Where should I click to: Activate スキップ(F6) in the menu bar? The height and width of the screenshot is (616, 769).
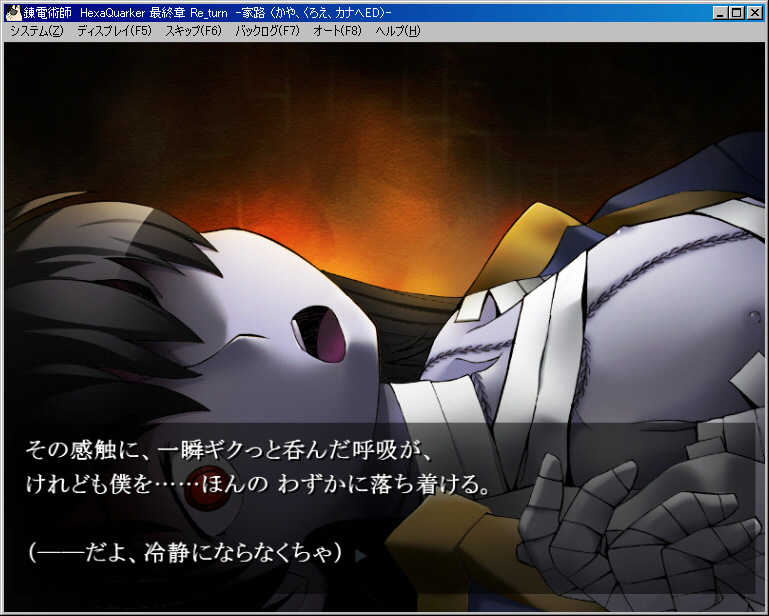(193, 31)
